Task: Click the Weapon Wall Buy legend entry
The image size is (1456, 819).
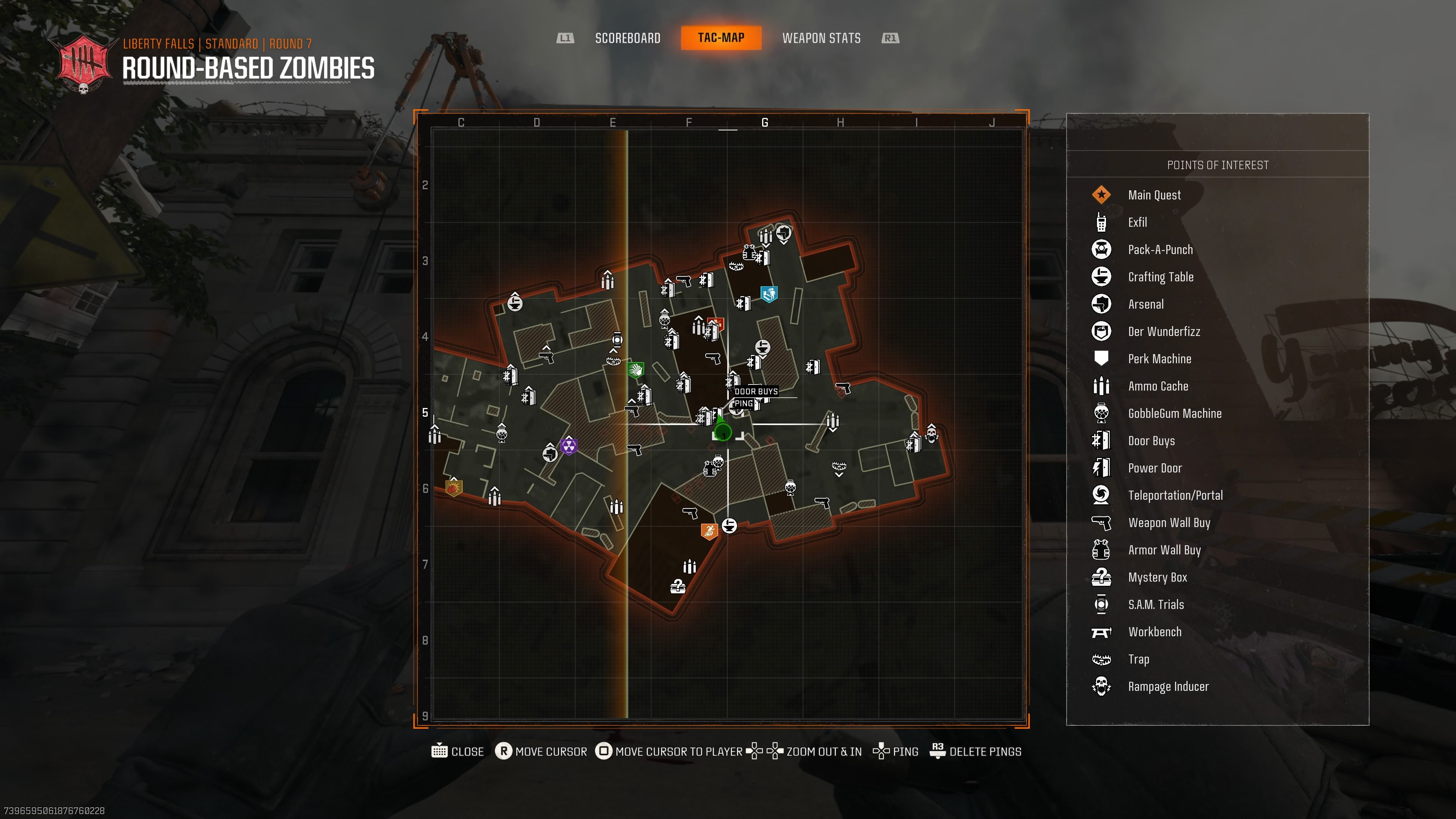Action: (x=1169, y=522)
